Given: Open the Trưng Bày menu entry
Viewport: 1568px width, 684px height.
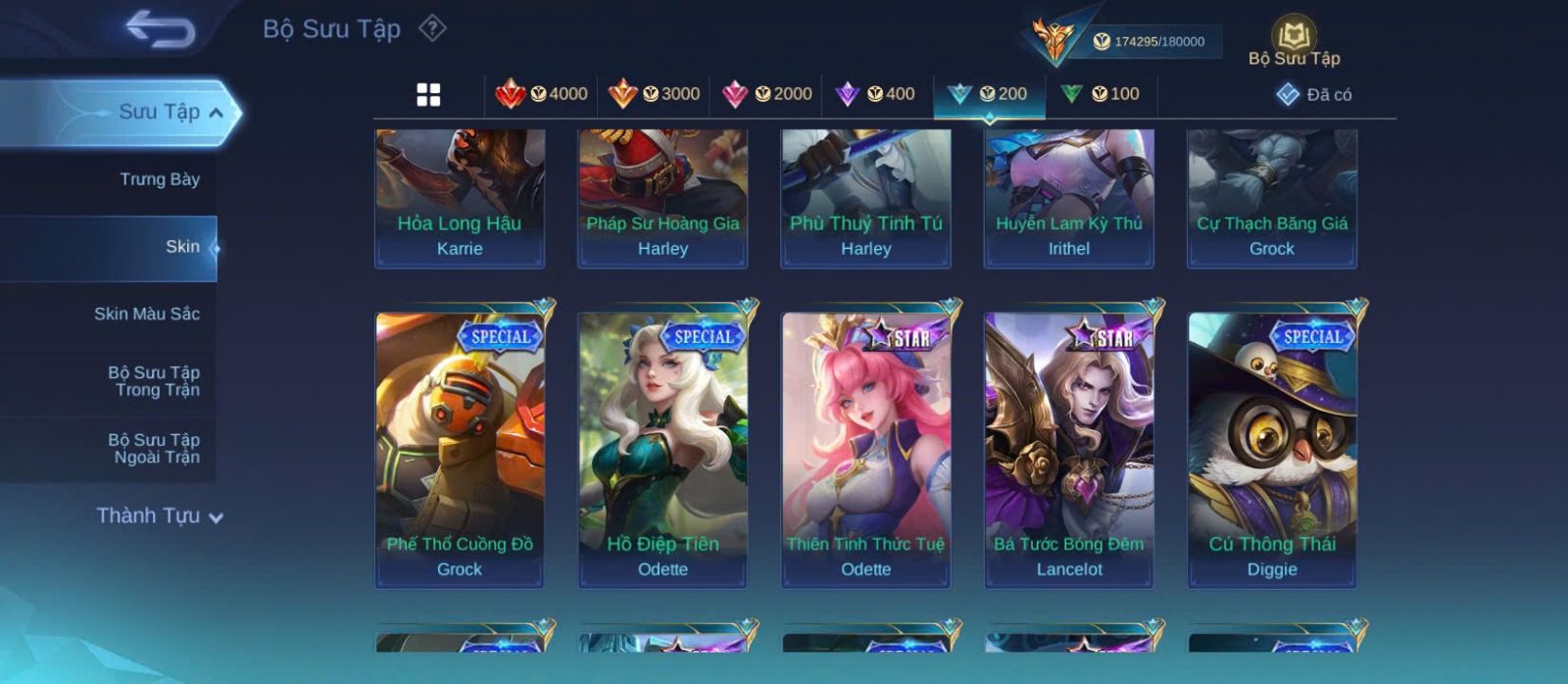Looking at the screenshot, I should 159,179.
